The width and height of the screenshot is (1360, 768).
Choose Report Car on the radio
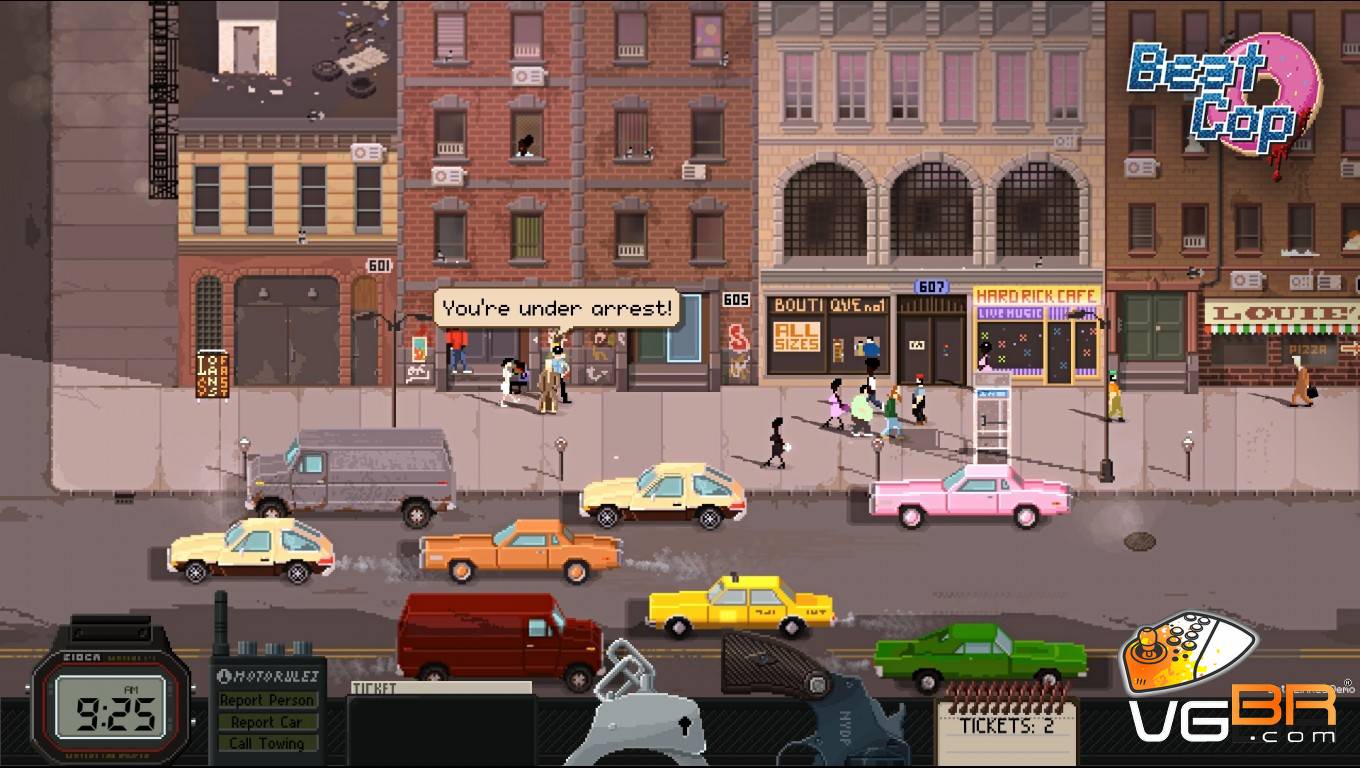[x=267, y=722]
